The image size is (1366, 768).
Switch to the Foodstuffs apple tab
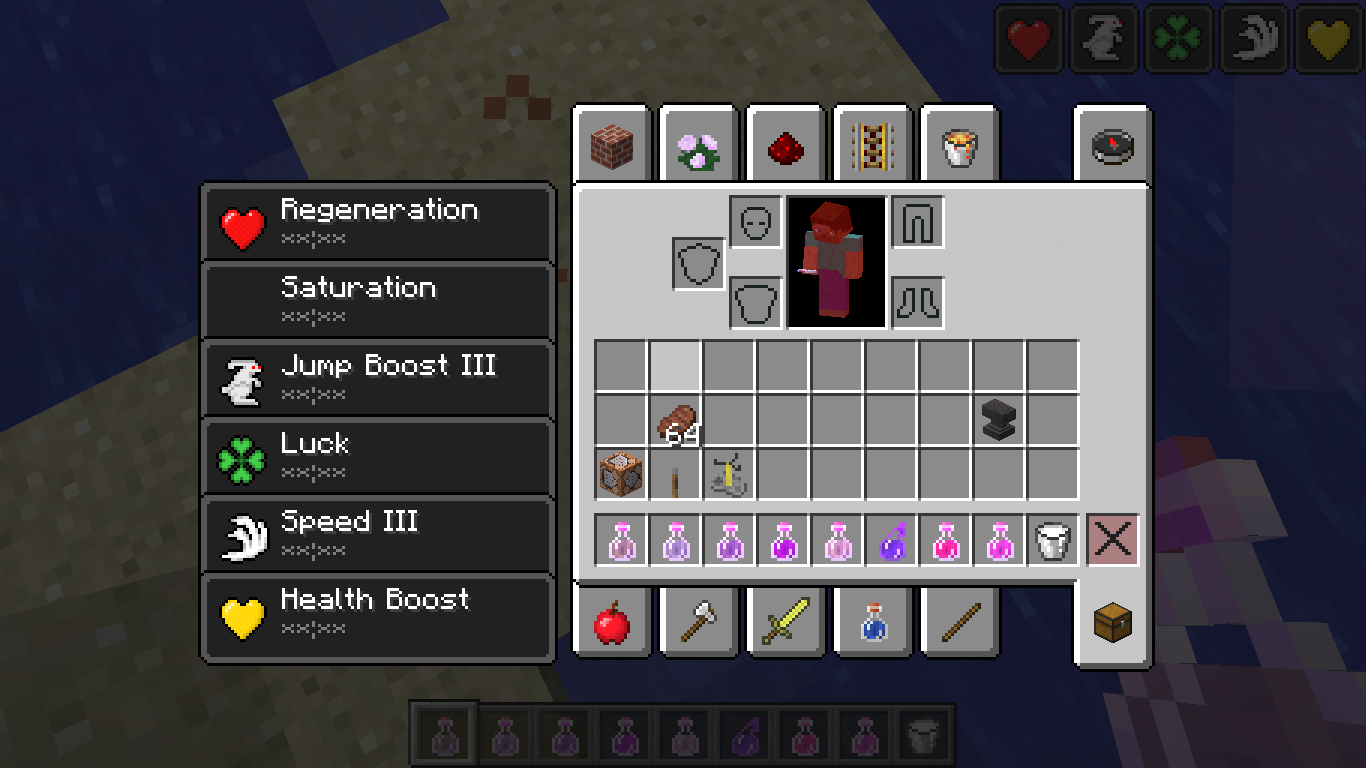[611, 624]
